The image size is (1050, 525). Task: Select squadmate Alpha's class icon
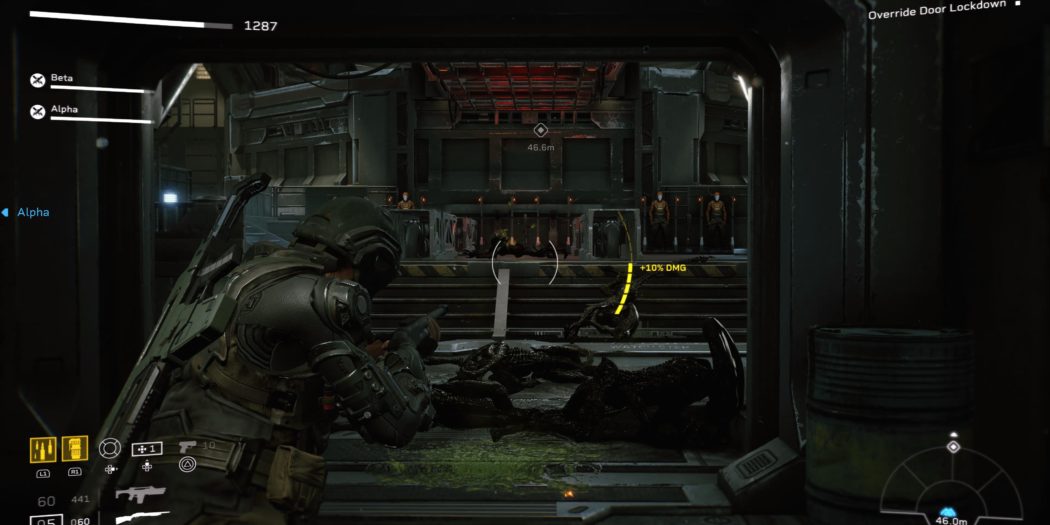38,111
